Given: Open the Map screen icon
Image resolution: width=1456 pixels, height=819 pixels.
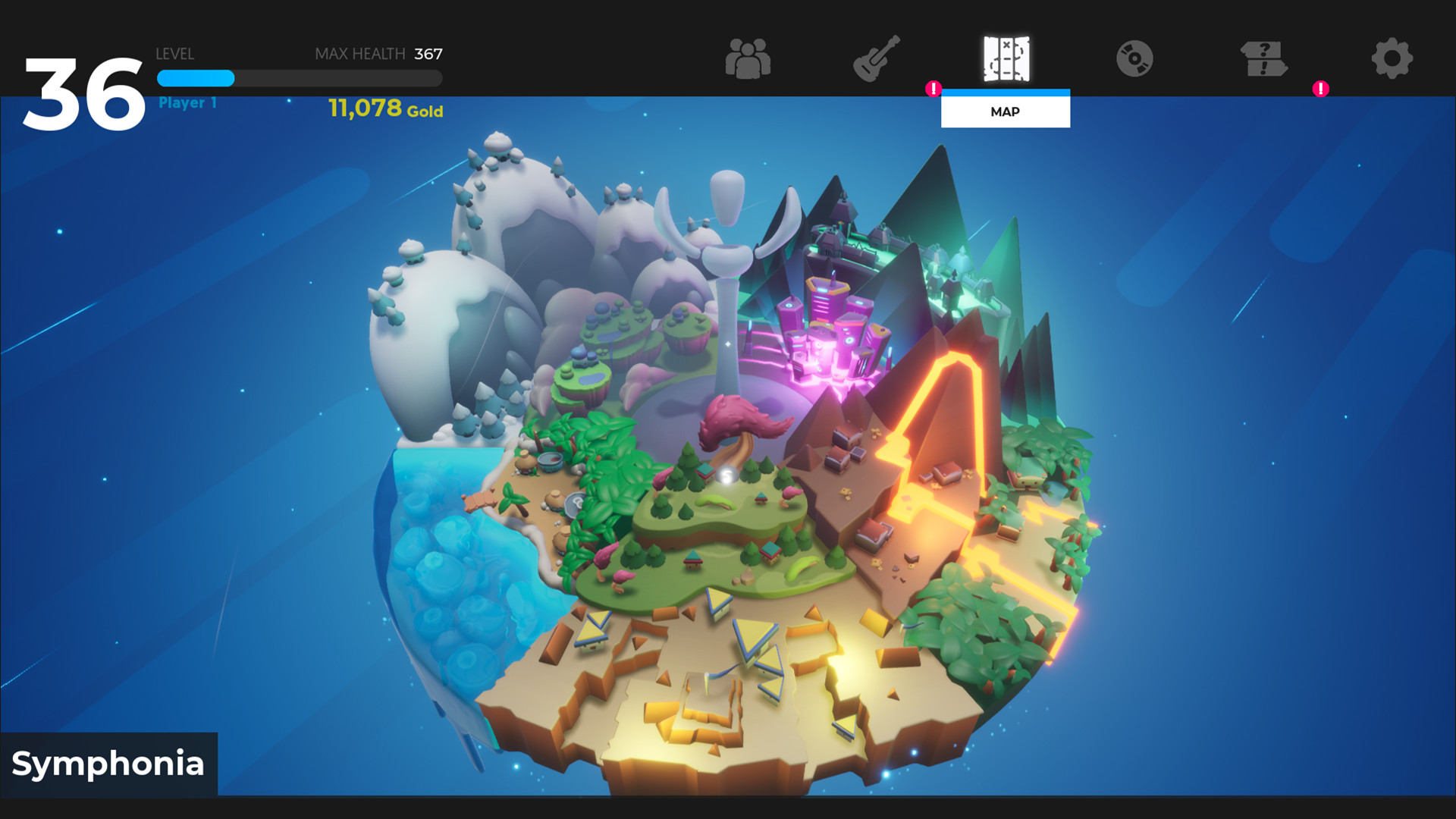Looking at the screenshot, I should (1006, 61).
